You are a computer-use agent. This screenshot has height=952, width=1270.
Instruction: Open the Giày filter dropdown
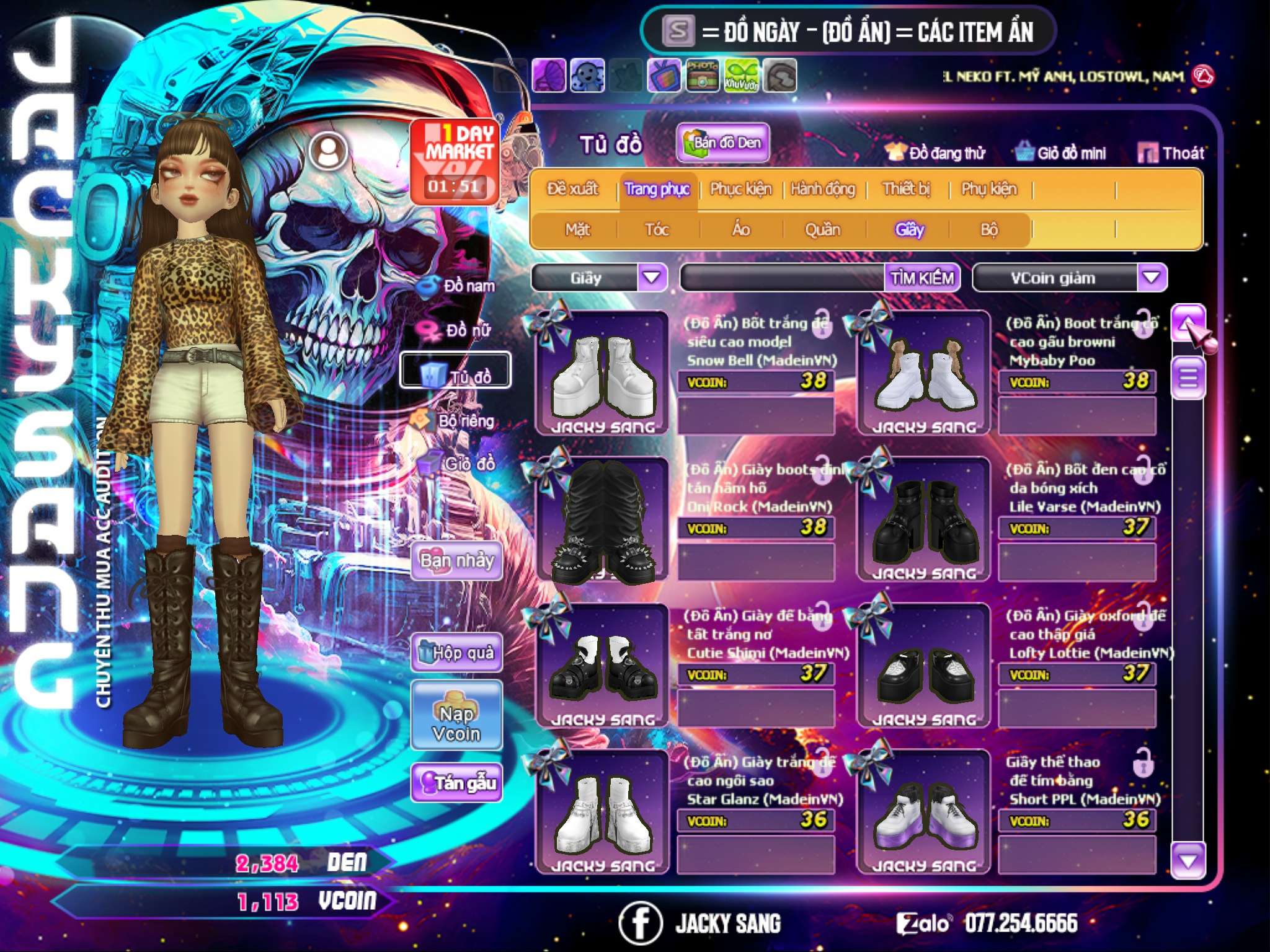point(652,278)
